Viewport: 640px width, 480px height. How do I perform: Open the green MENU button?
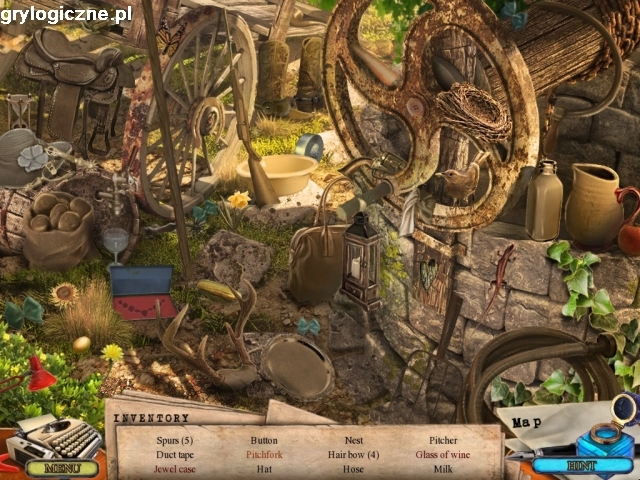(x=62, y=467)
